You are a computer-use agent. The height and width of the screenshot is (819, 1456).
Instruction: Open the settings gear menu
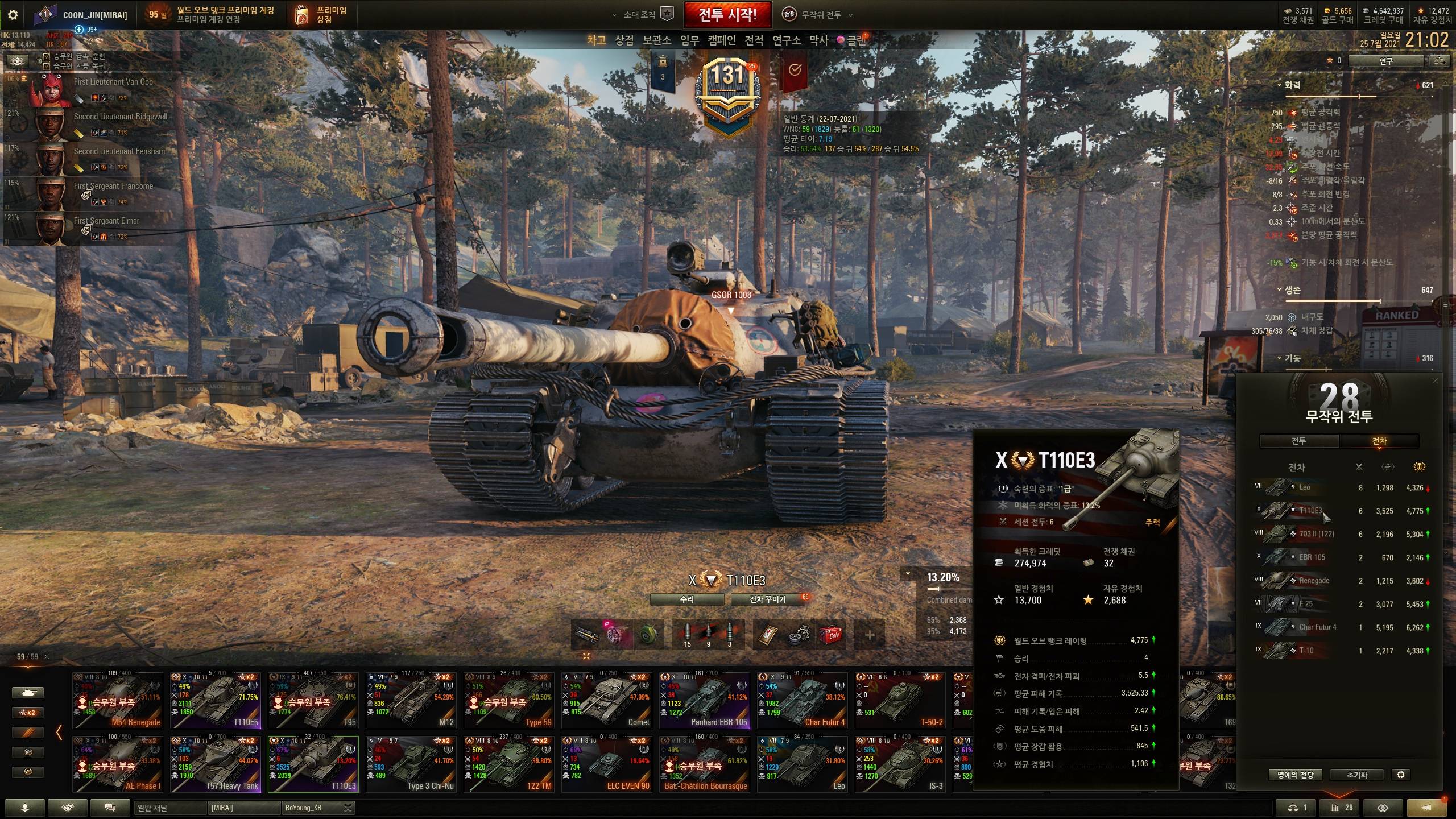pyautogui.click(x=13, y=15)
